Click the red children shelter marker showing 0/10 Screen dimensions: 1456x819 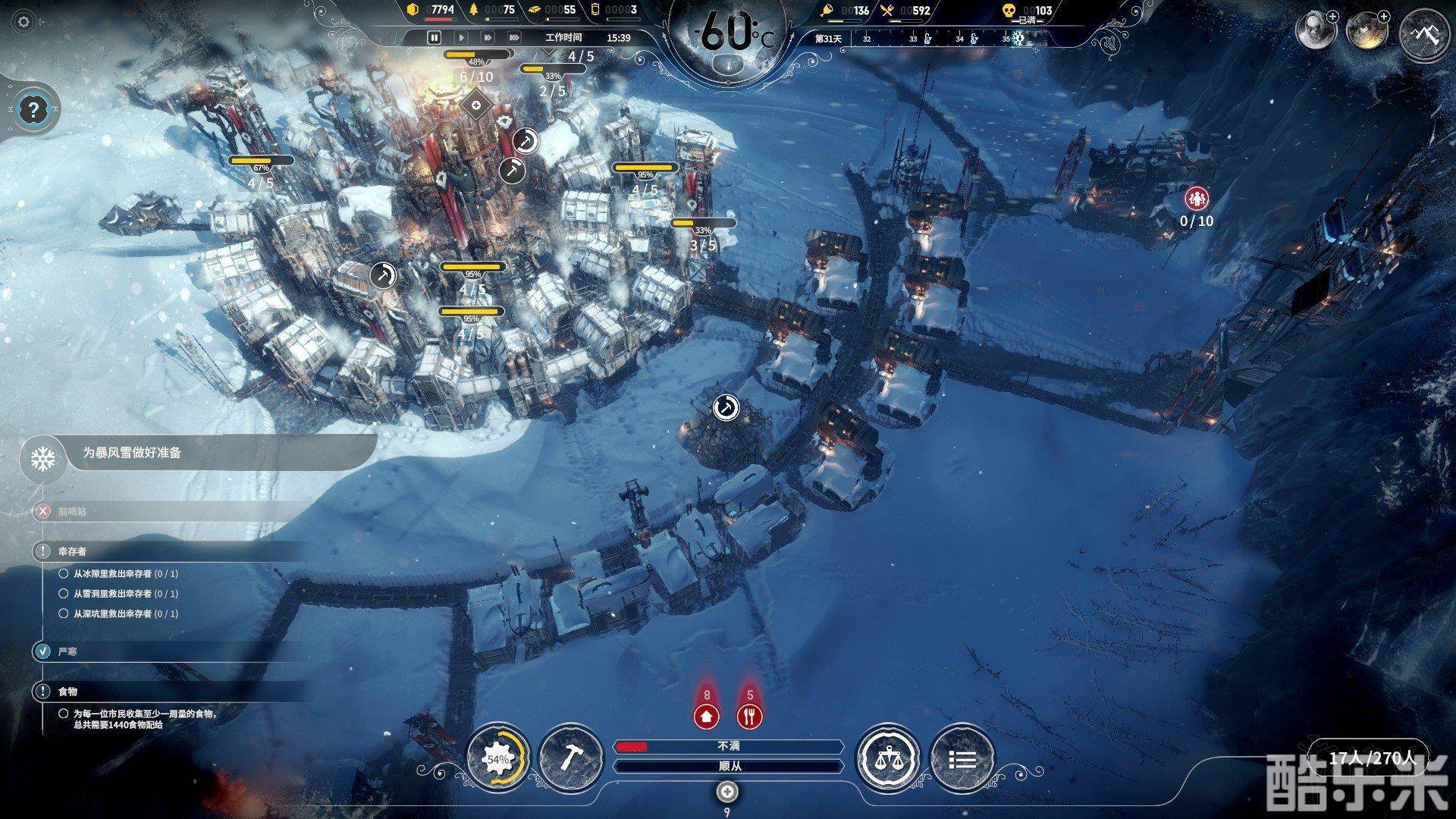[1197, 199]
